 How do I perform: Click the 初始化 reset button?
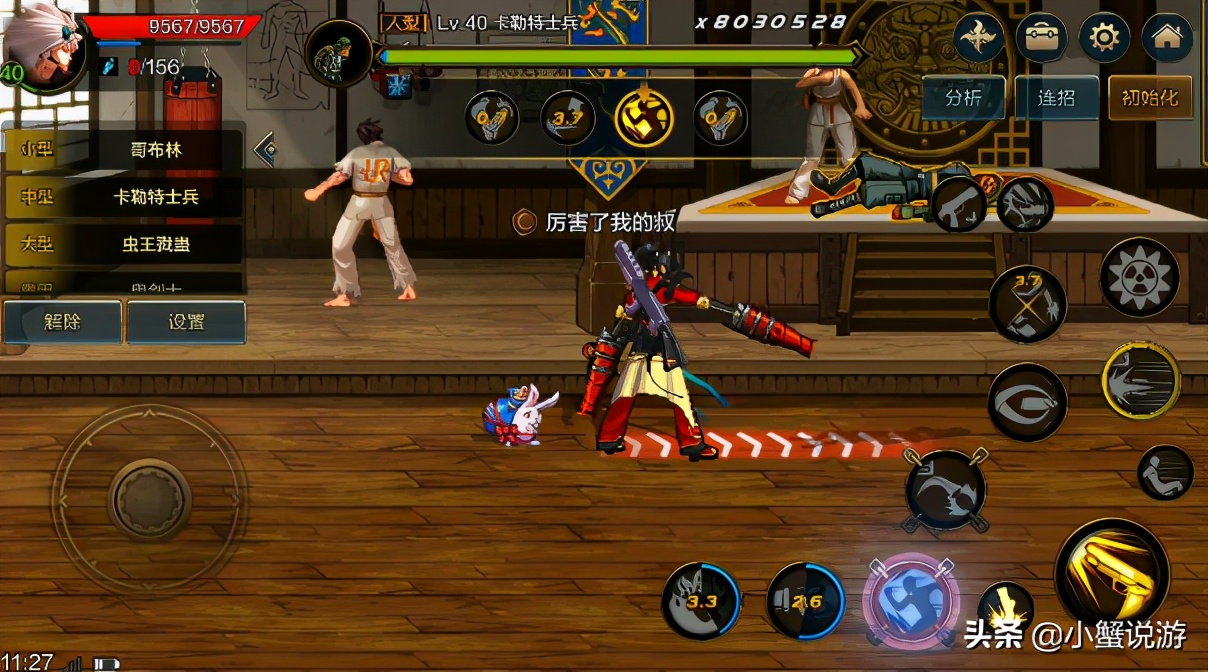[1150, 98]
